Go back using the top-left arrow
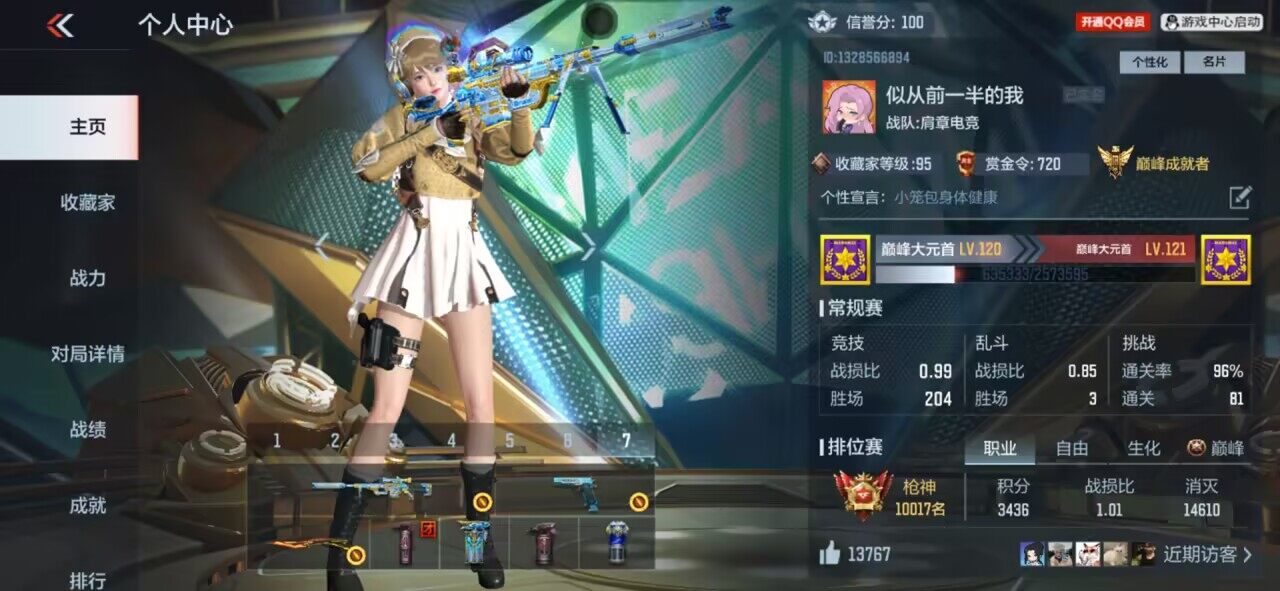Viewport: 1280px width, 591px height. [x=60, y=26]
